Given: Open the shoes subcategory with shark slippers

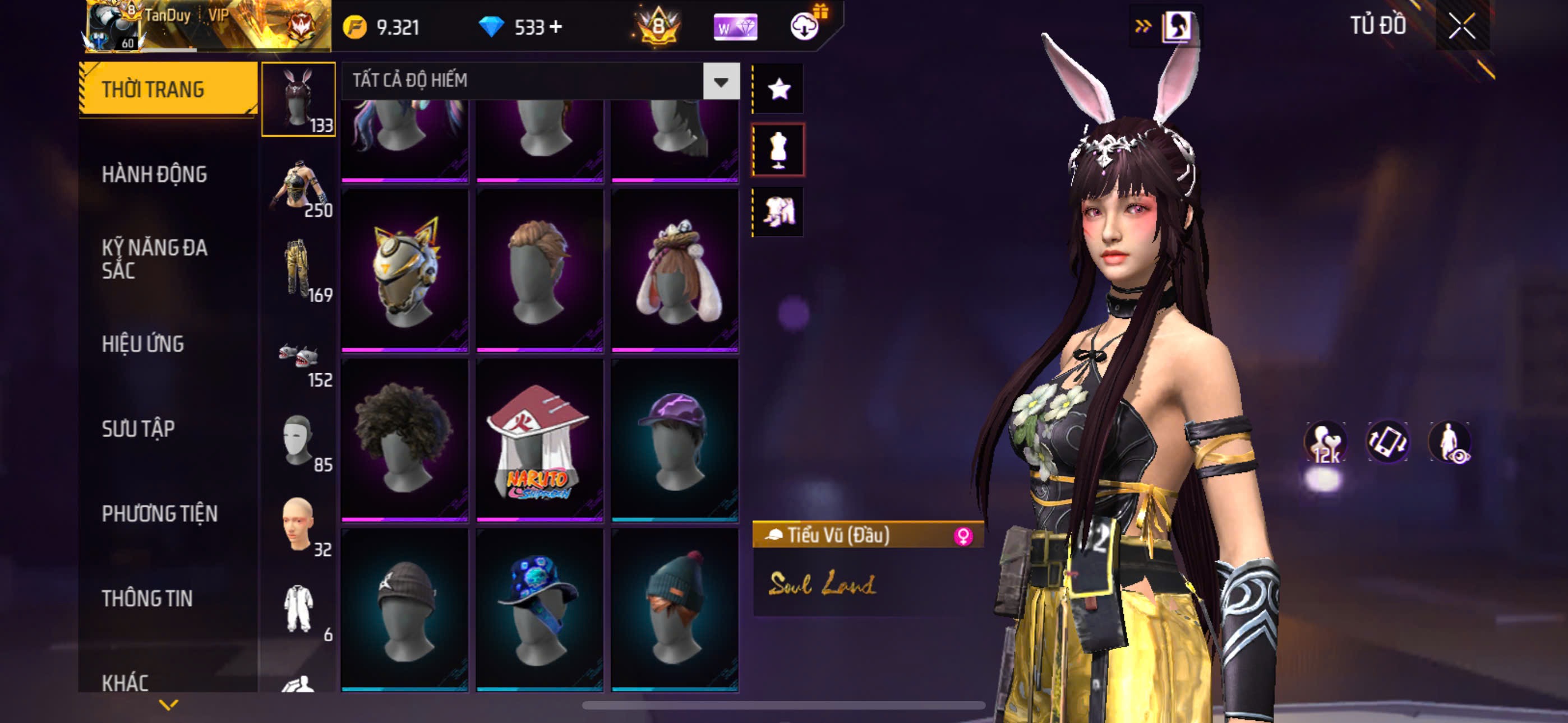Looking at the screenshot, I should (298, 355).
